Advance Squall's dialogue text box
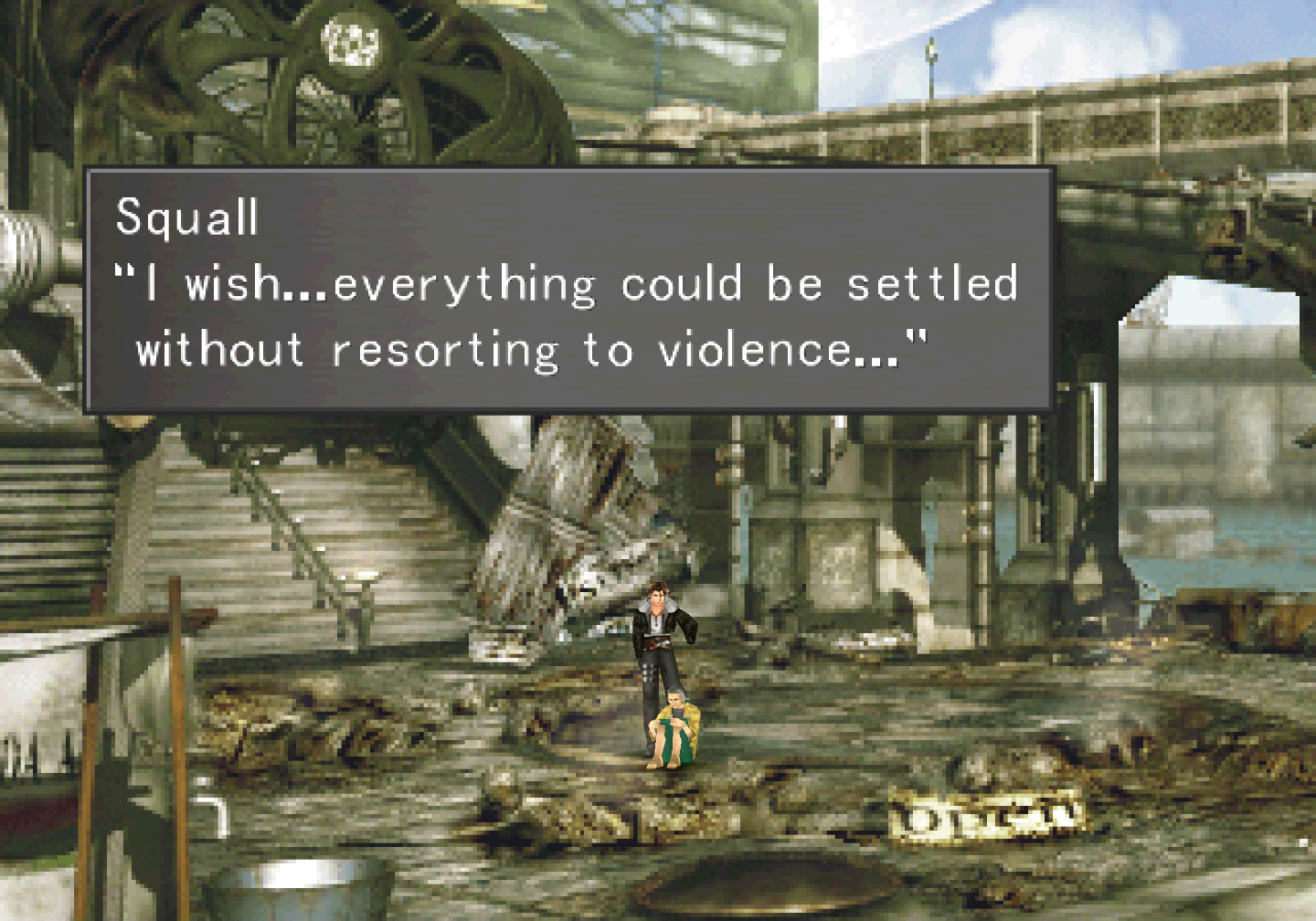 click(568, 290)
